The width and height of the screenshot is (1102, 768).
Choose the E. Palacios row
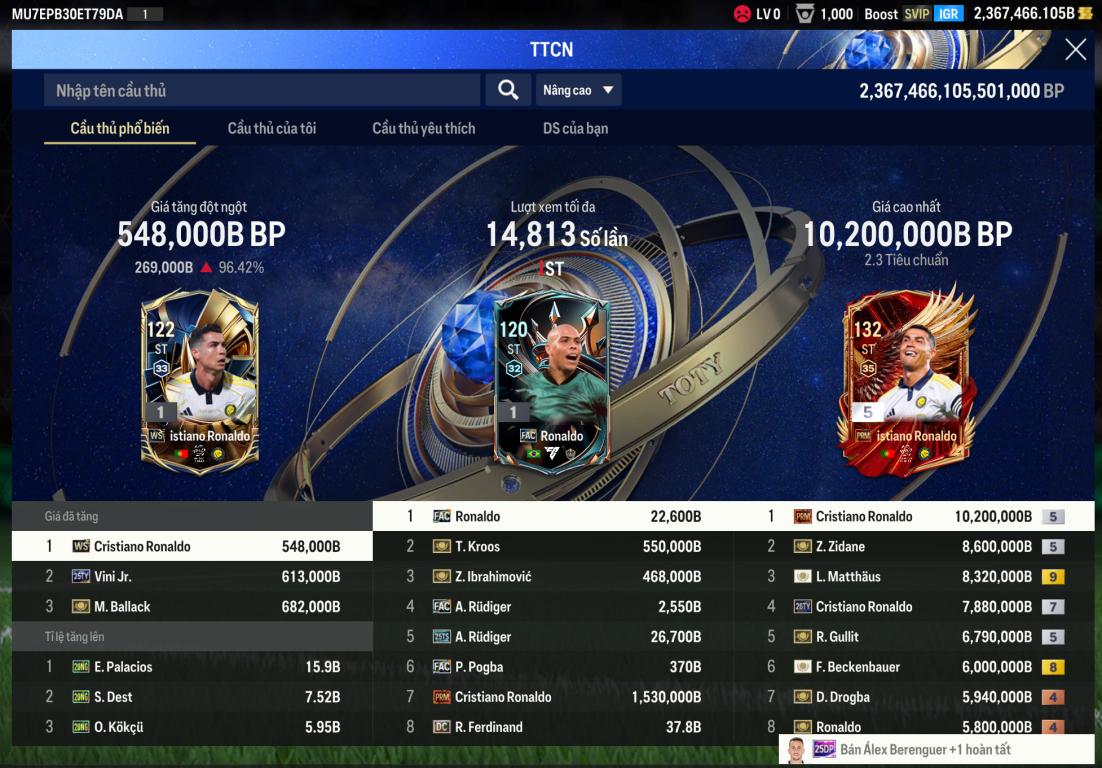pyautogui.click(x=192, y=667)
